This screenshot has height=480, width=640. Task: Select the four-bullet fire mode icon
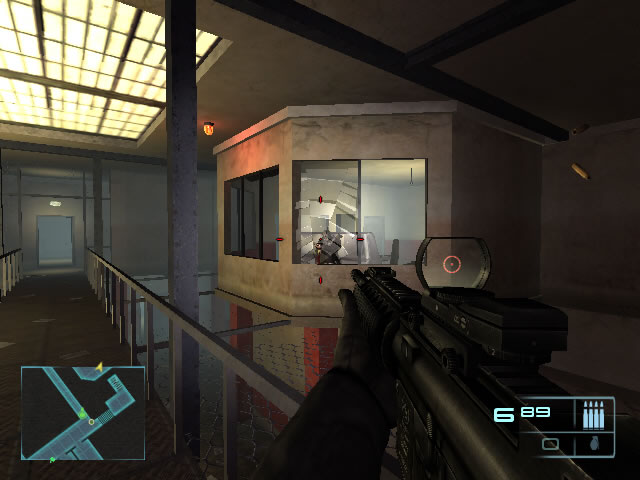pyautogui.click(x=594, y=413)
